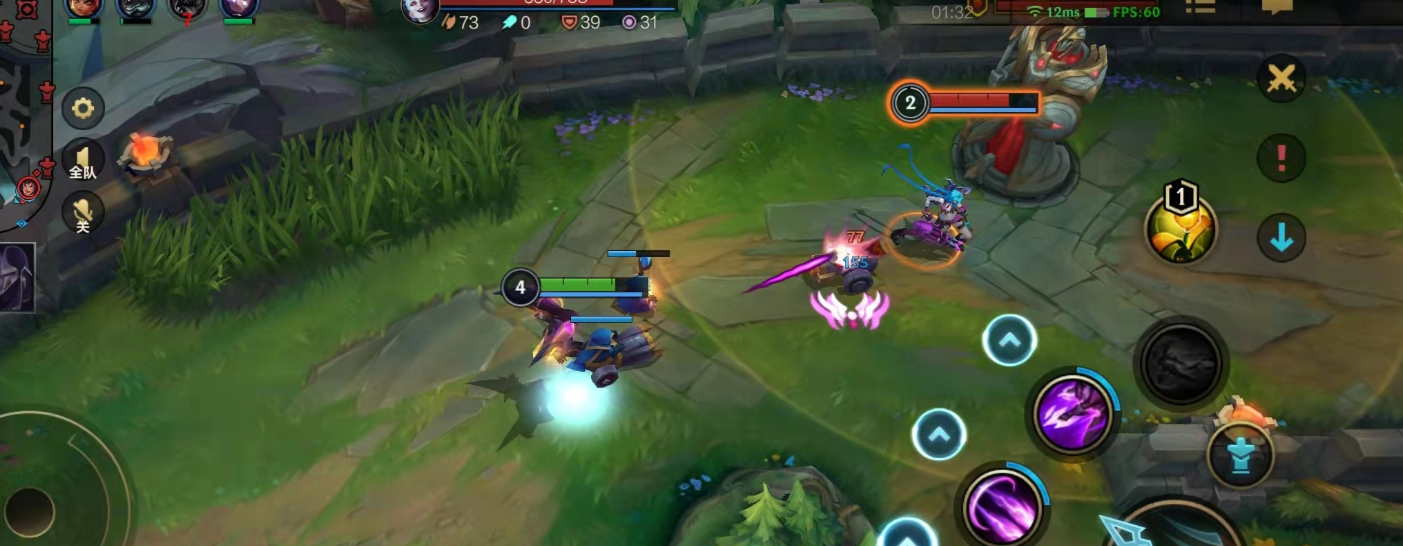Open the settings gear button
Viewport: 1403px width, 546px height.
coord(83,108)
